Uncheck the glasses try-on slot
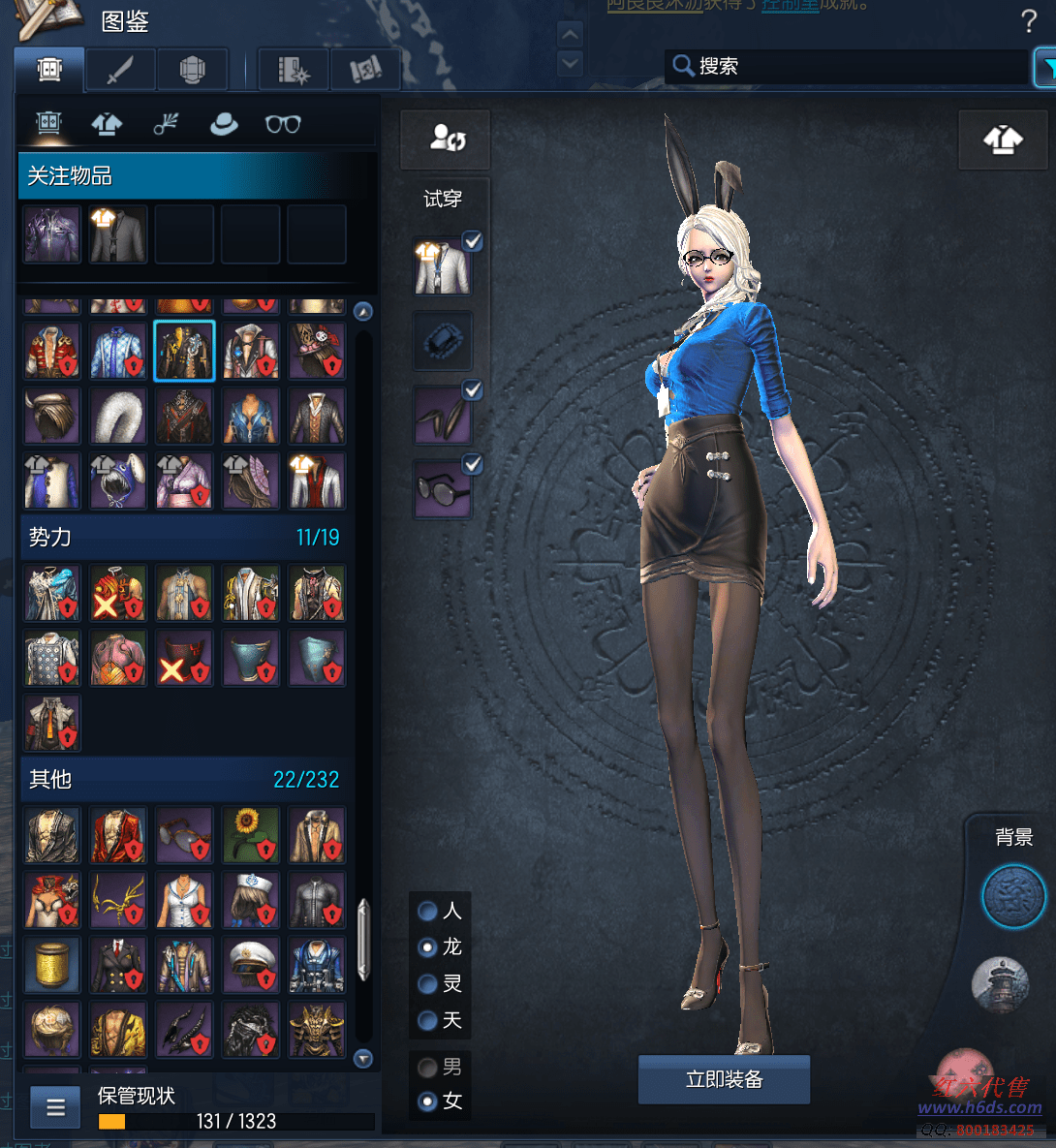The width and height of the screenshot is (1056, 1148). tap(473, 465)
